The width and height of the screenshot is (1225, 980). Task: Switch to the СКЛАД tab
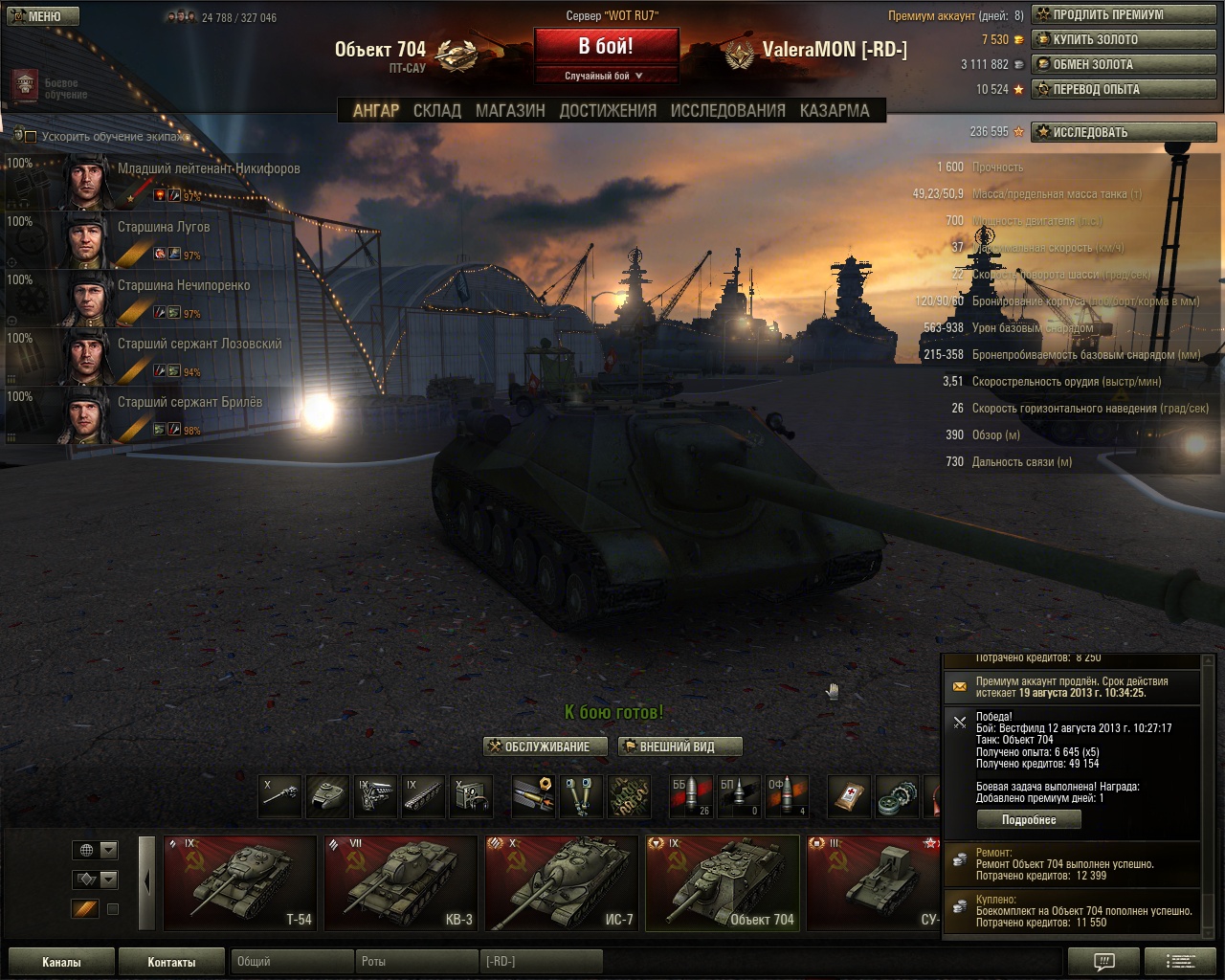click(x=436, y=111)
